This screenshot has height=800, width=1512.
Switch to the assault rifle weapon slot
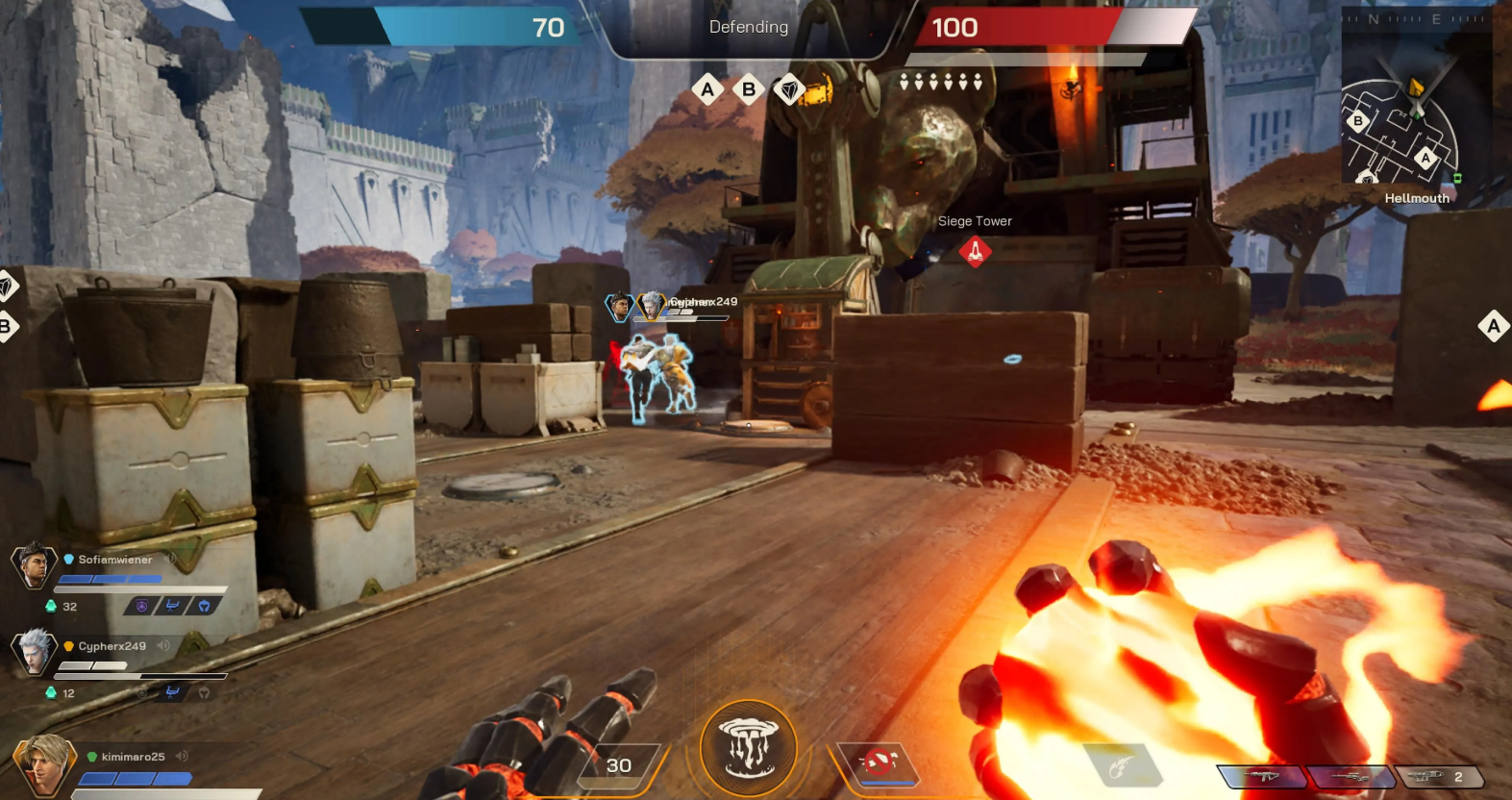point(1260,777)
